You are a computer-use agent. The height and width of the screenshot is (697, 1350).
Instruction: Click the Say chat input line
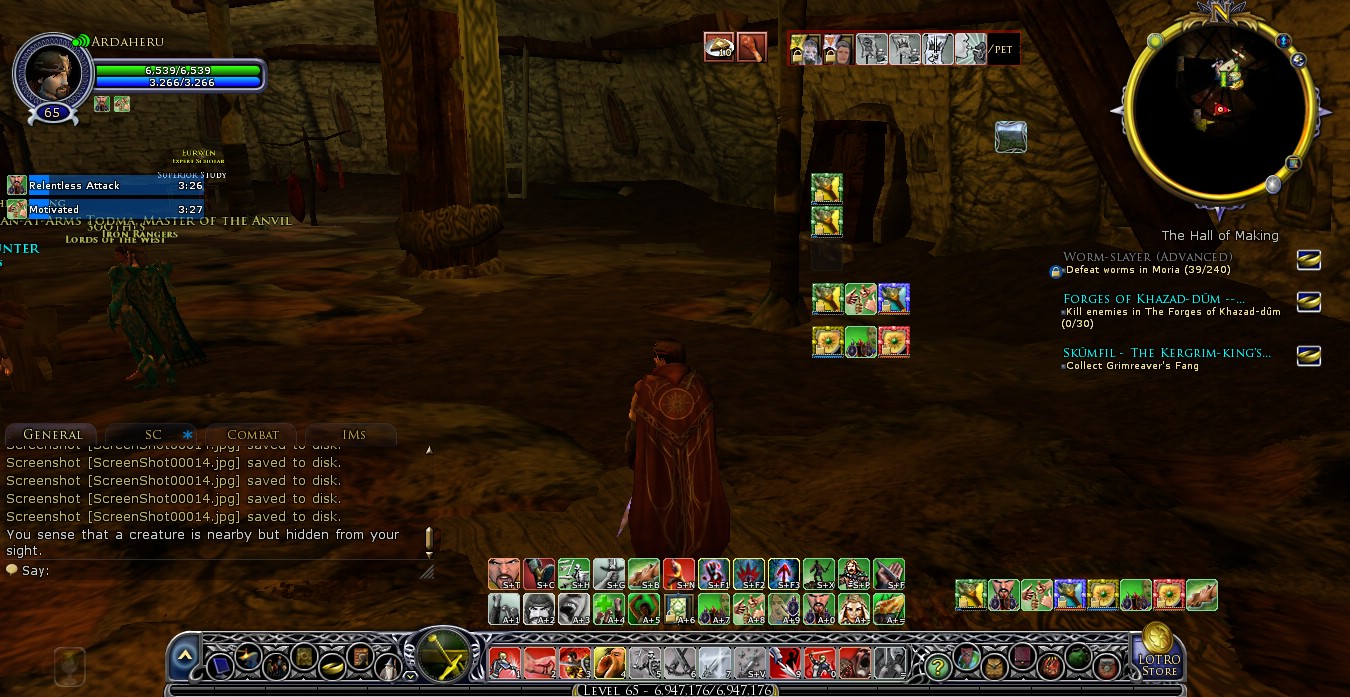220,571
